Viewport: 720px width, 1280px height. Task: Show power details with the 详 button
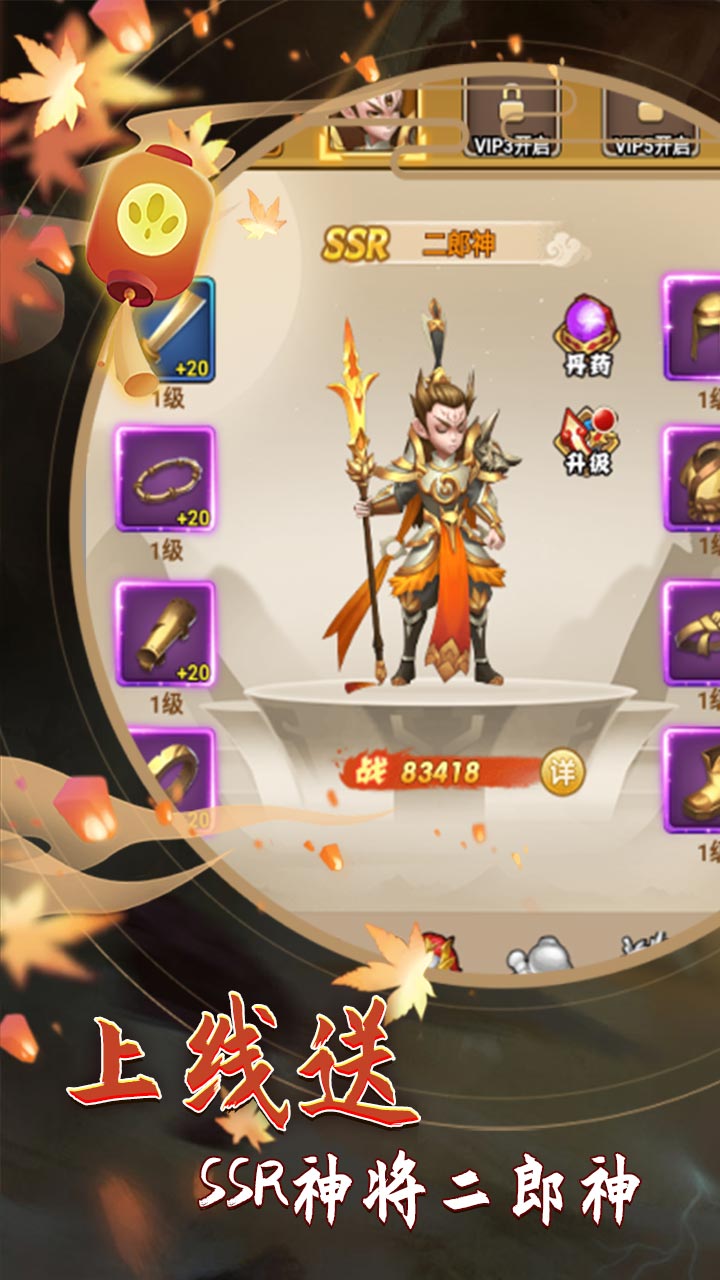(561, 771)
